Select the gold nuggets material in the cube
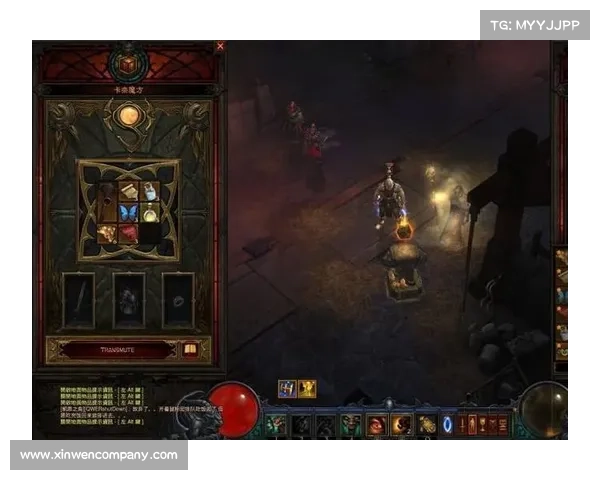Viewport: 600px width, 480px height. (x=106, y=234)
